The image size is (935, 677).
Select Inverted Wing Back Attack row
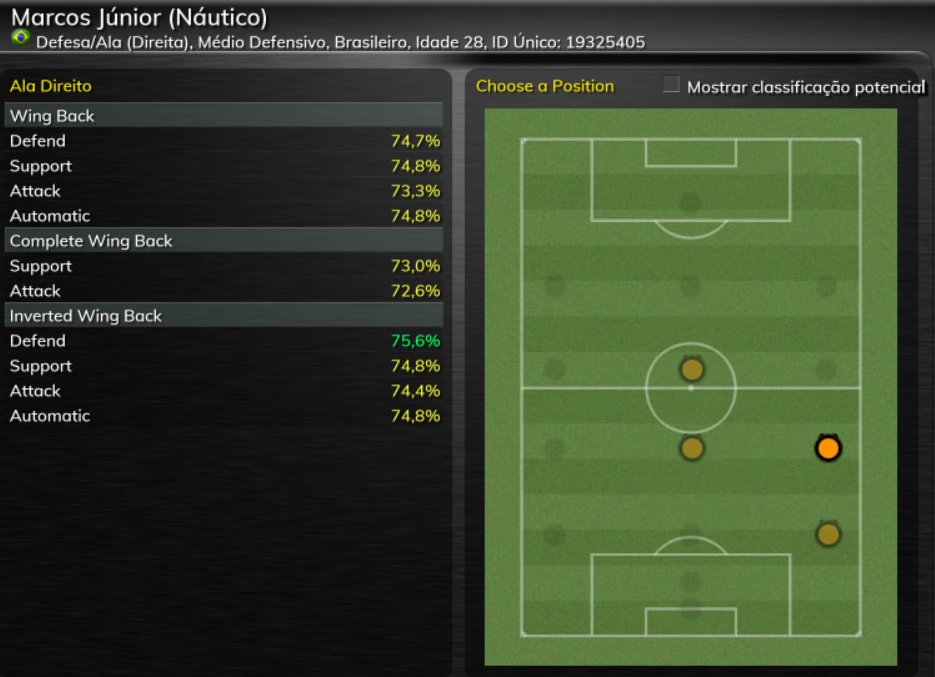coord(224,391)
